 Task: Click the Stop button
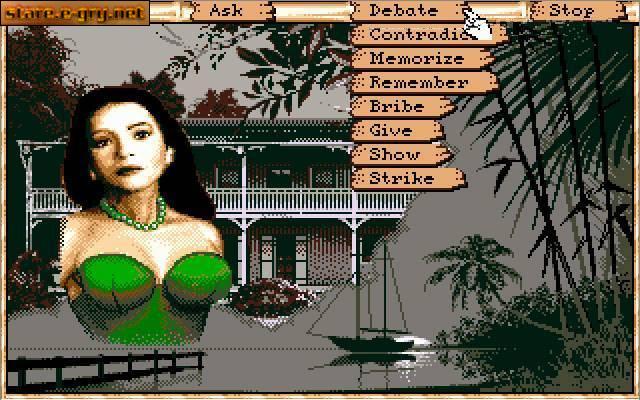[571, 11]
